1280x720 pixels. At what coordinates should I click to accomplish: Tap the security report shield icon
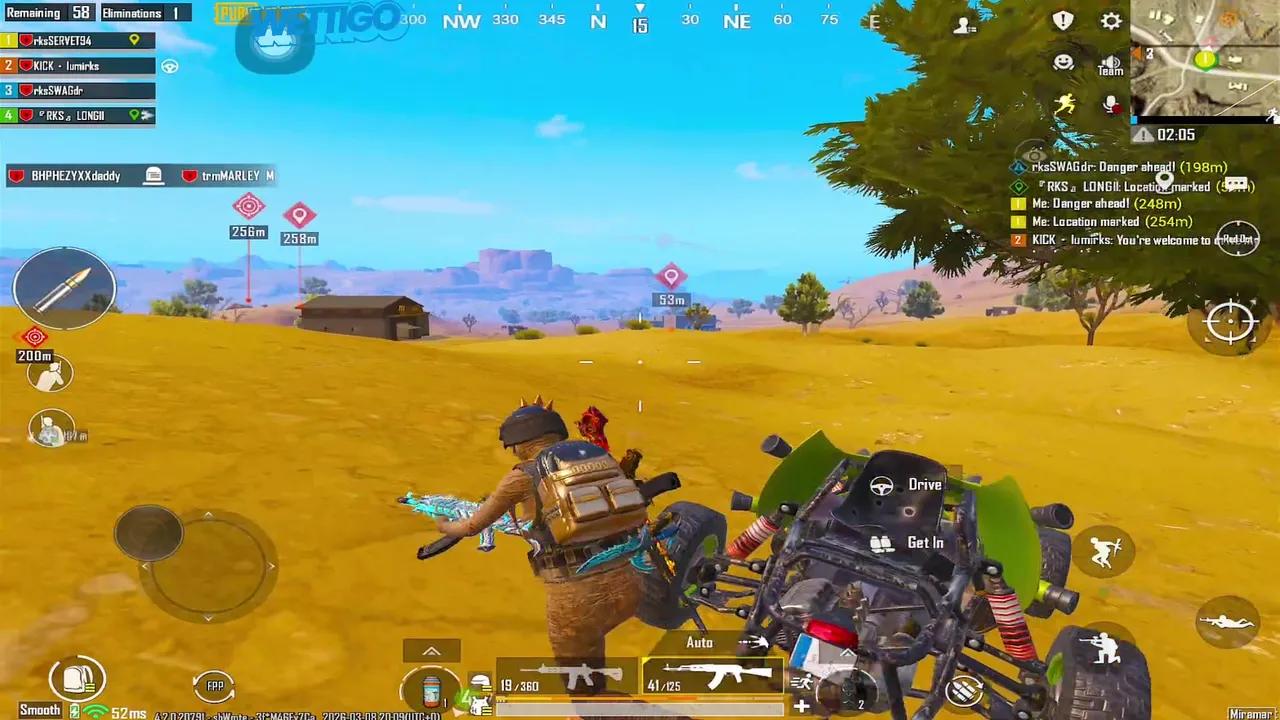point(1063,20)
